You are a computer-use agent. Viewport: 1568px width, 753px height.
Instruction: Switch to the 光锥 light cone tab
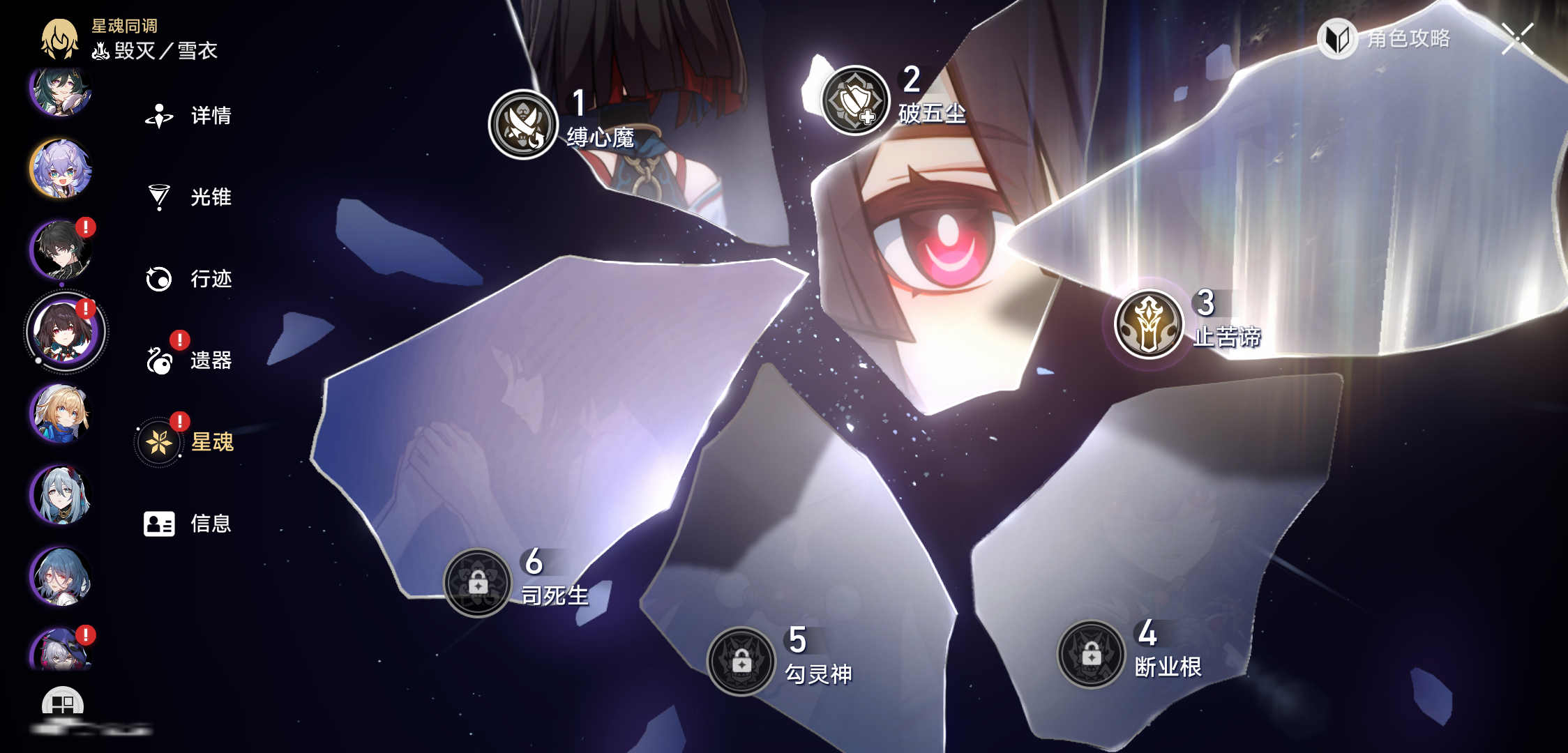(188, 197)
